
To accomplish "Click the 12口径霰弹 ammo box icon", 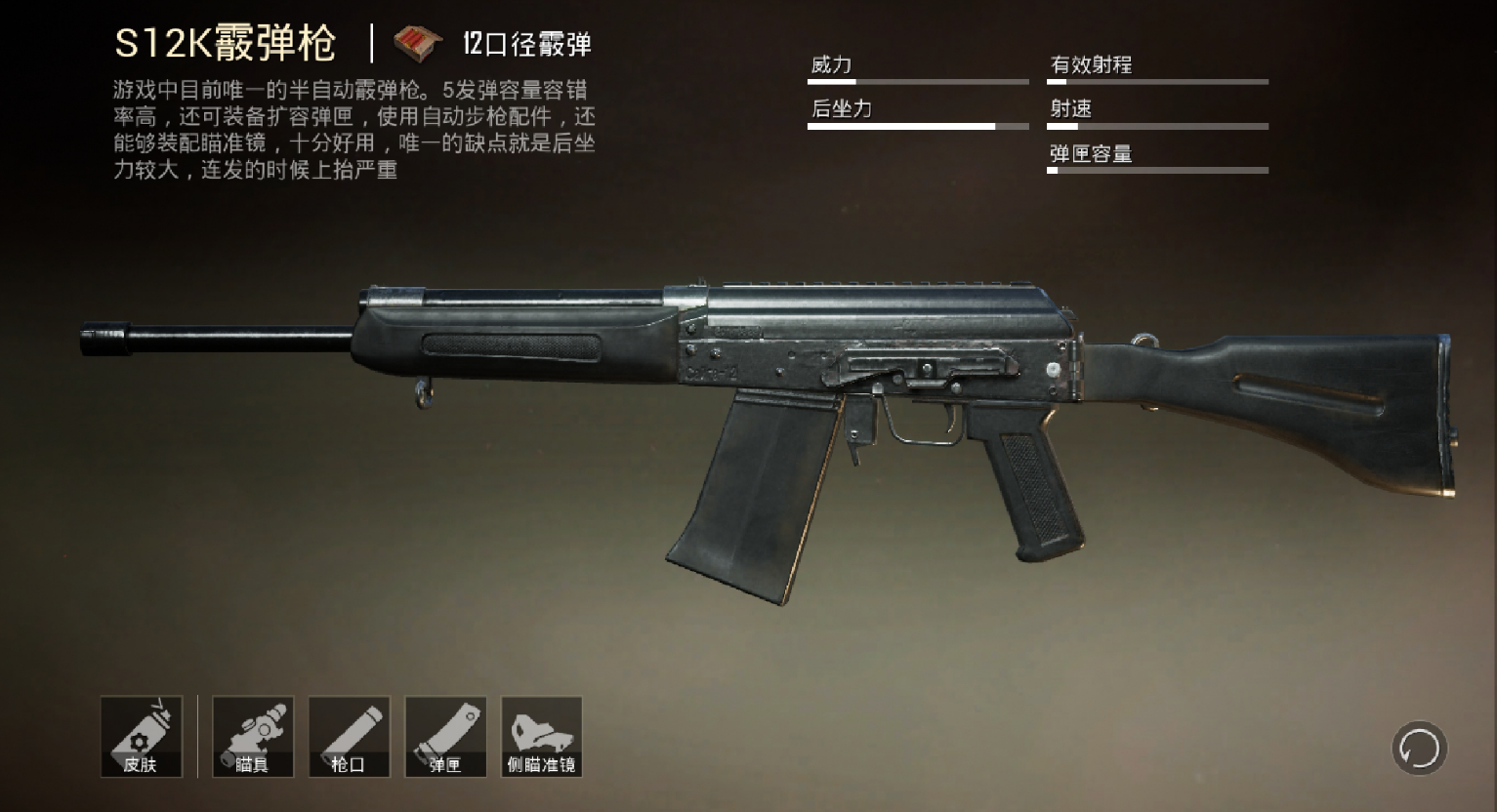I will tap(416, 41).
